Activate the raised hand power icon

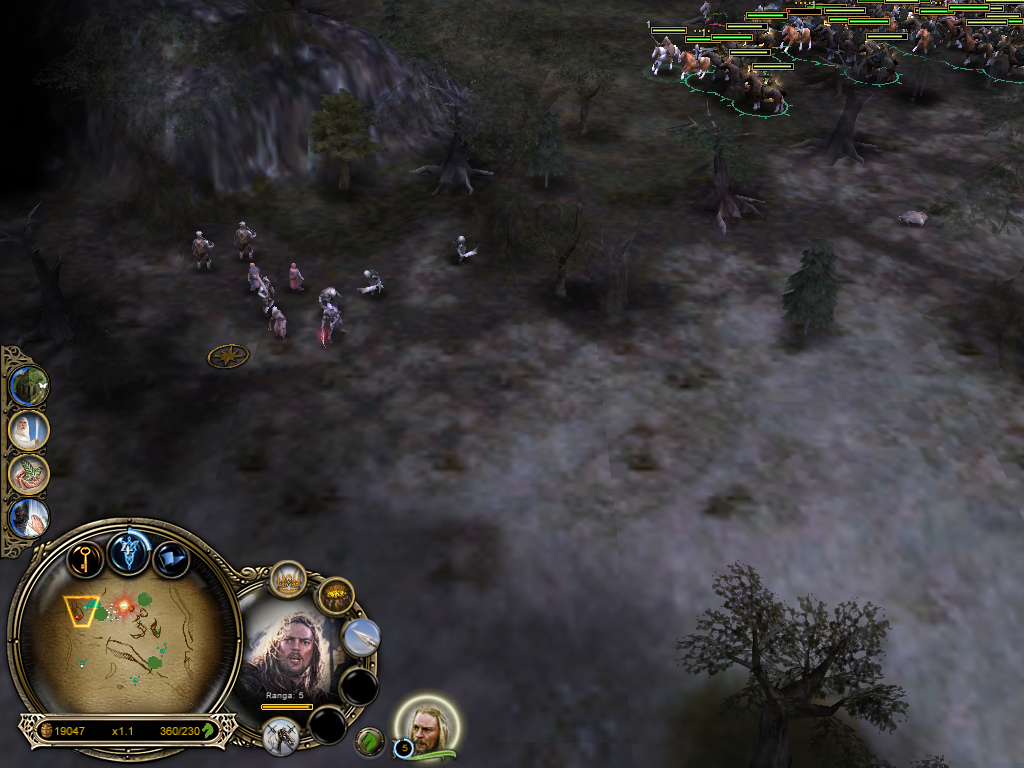pos(28,518)
